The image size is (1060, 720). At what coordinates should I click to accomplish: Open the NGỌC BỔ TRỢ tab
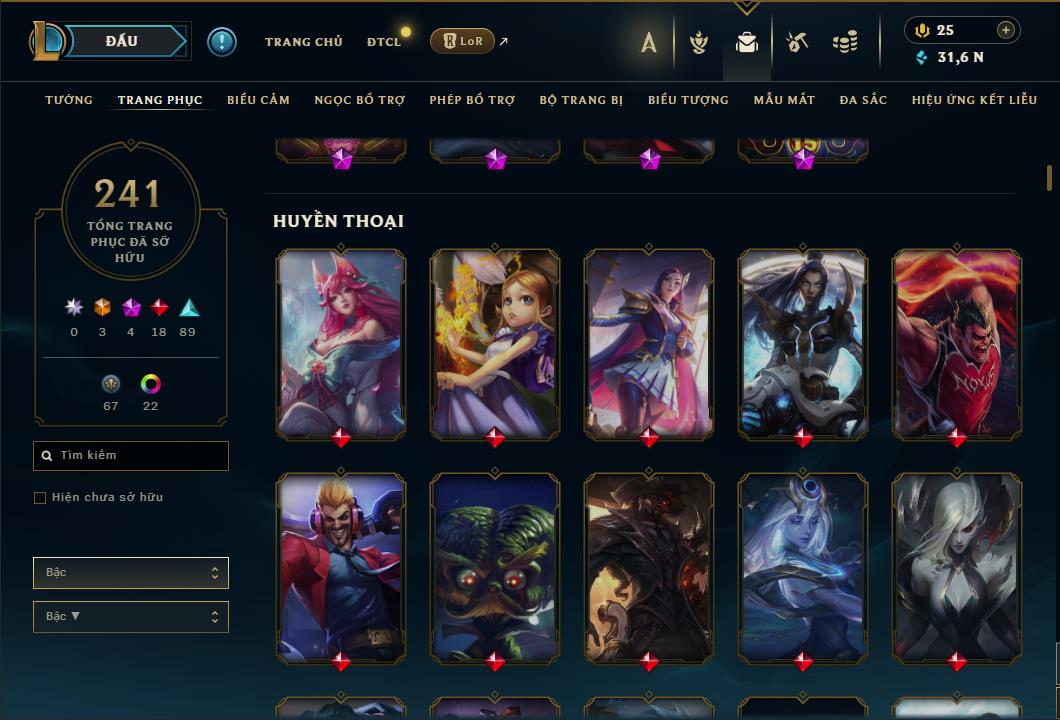[359, 100]
